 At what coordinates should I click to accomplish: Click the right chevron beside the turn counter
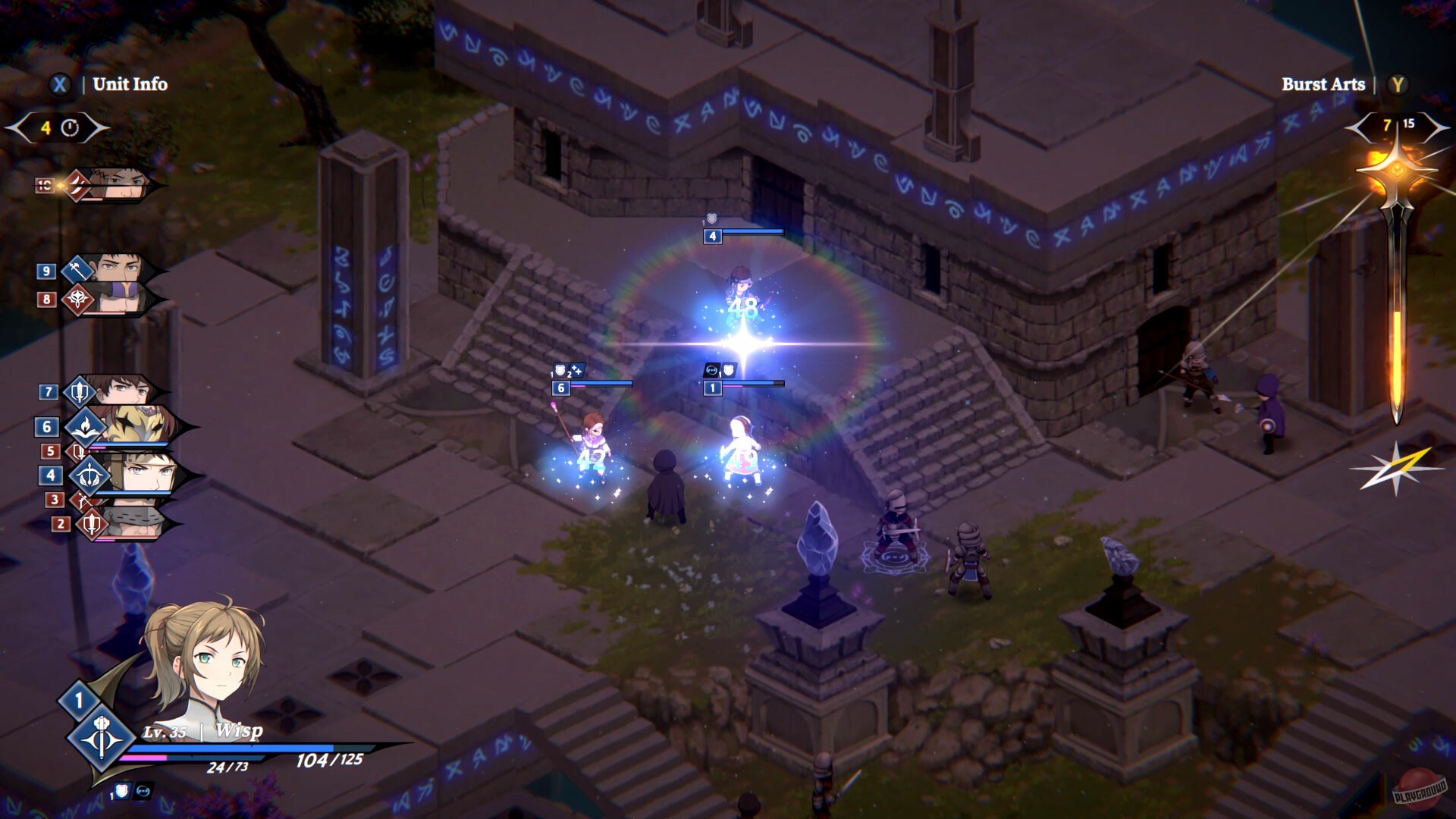(102, 127)
